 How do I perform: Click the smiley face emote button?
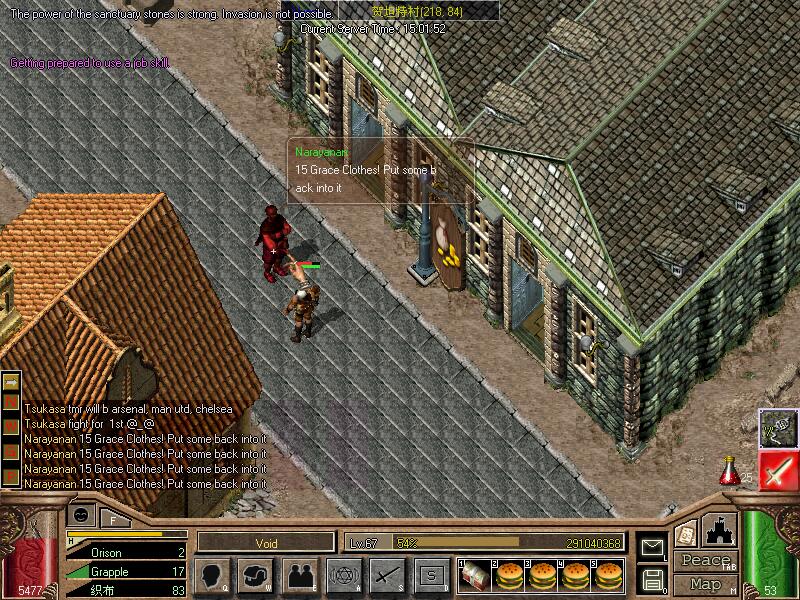coord(83,515)
